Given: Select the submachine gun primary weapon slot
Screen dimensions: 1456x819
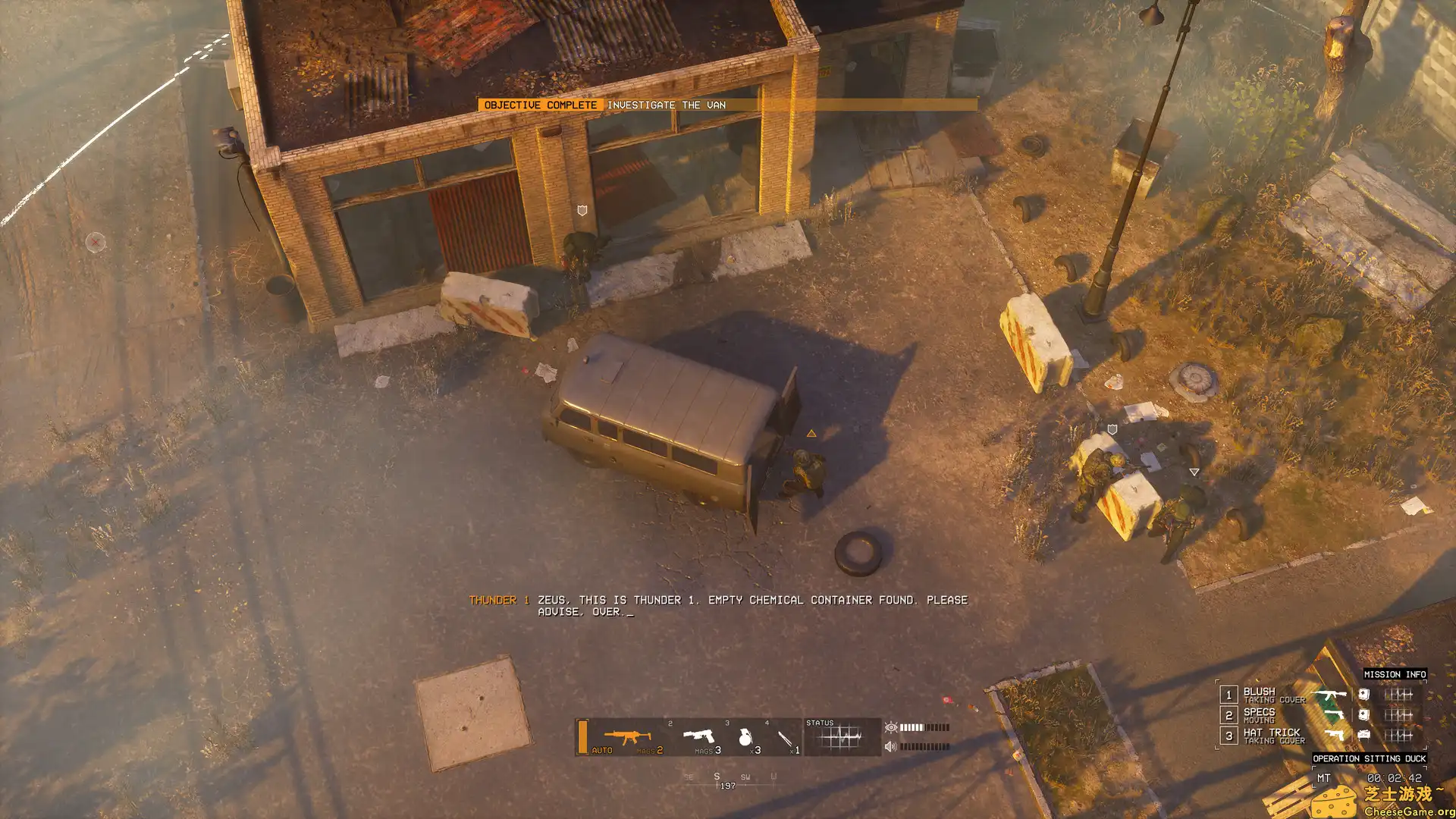Looking at the screenshot, I should pos(627,737).
